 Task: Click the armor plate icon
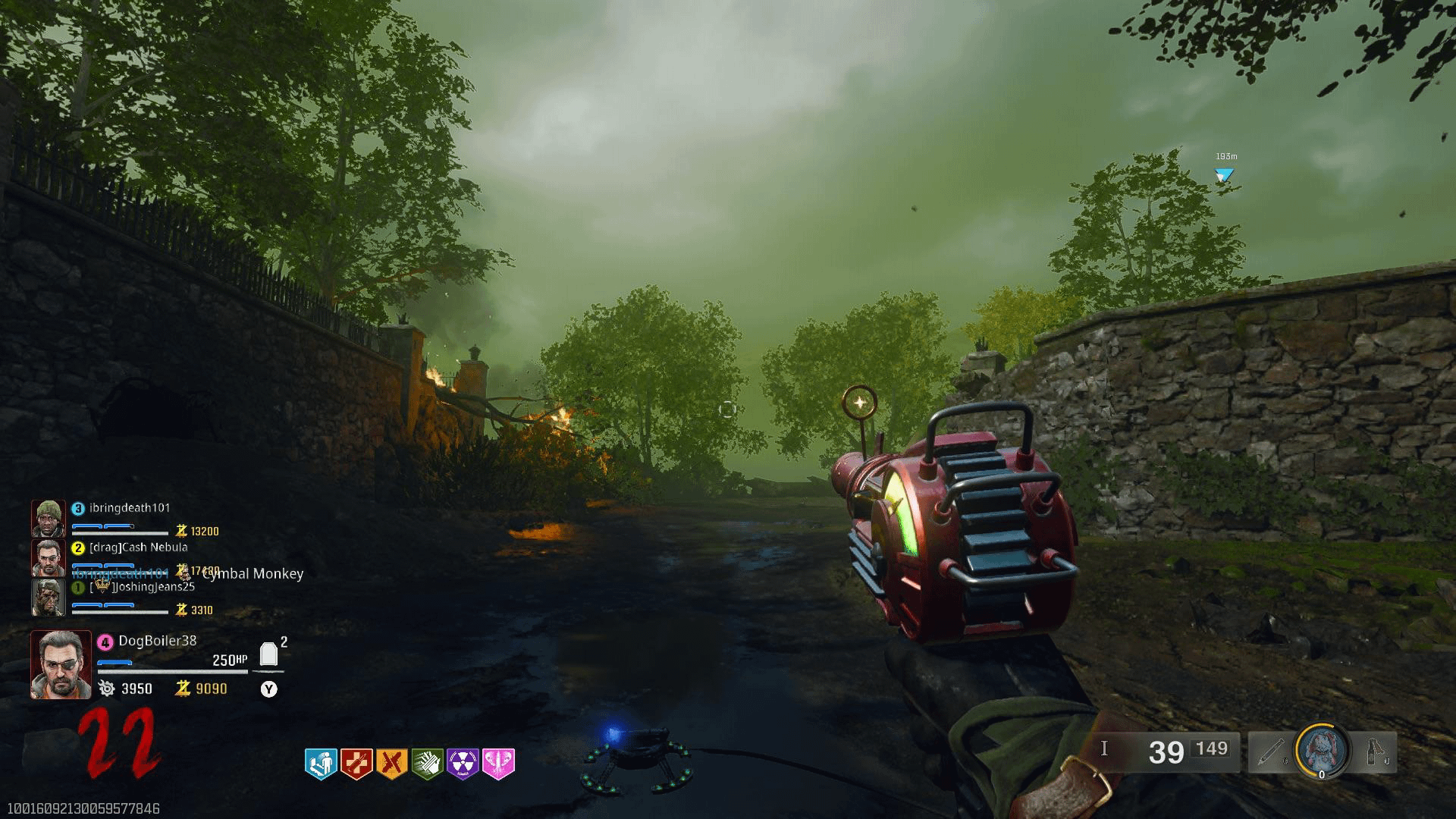[x=268, y=654]
